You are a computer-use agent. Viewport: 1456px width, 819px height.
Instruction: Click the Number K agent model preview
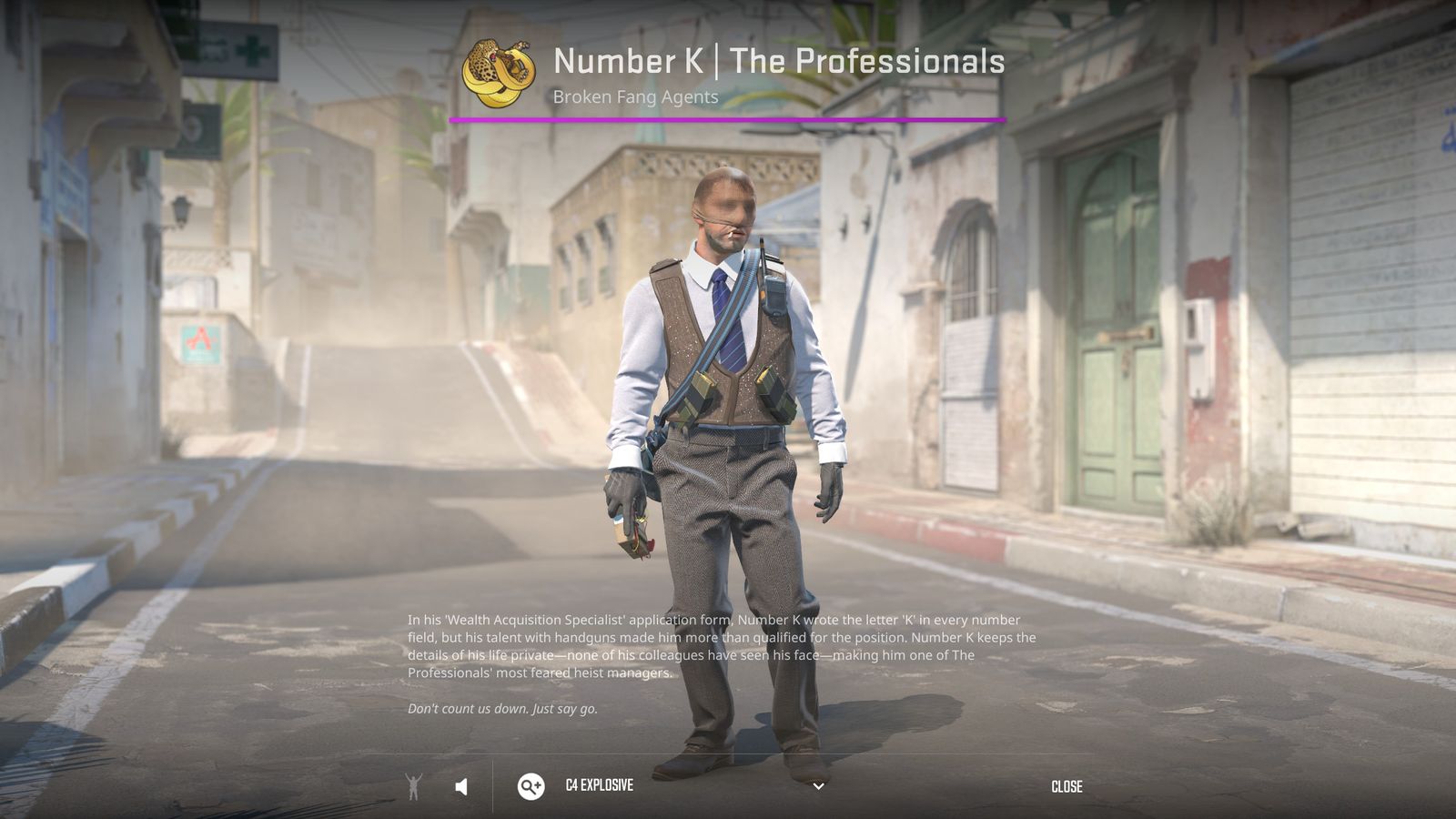pyautogui.click(x=728, y=409)
